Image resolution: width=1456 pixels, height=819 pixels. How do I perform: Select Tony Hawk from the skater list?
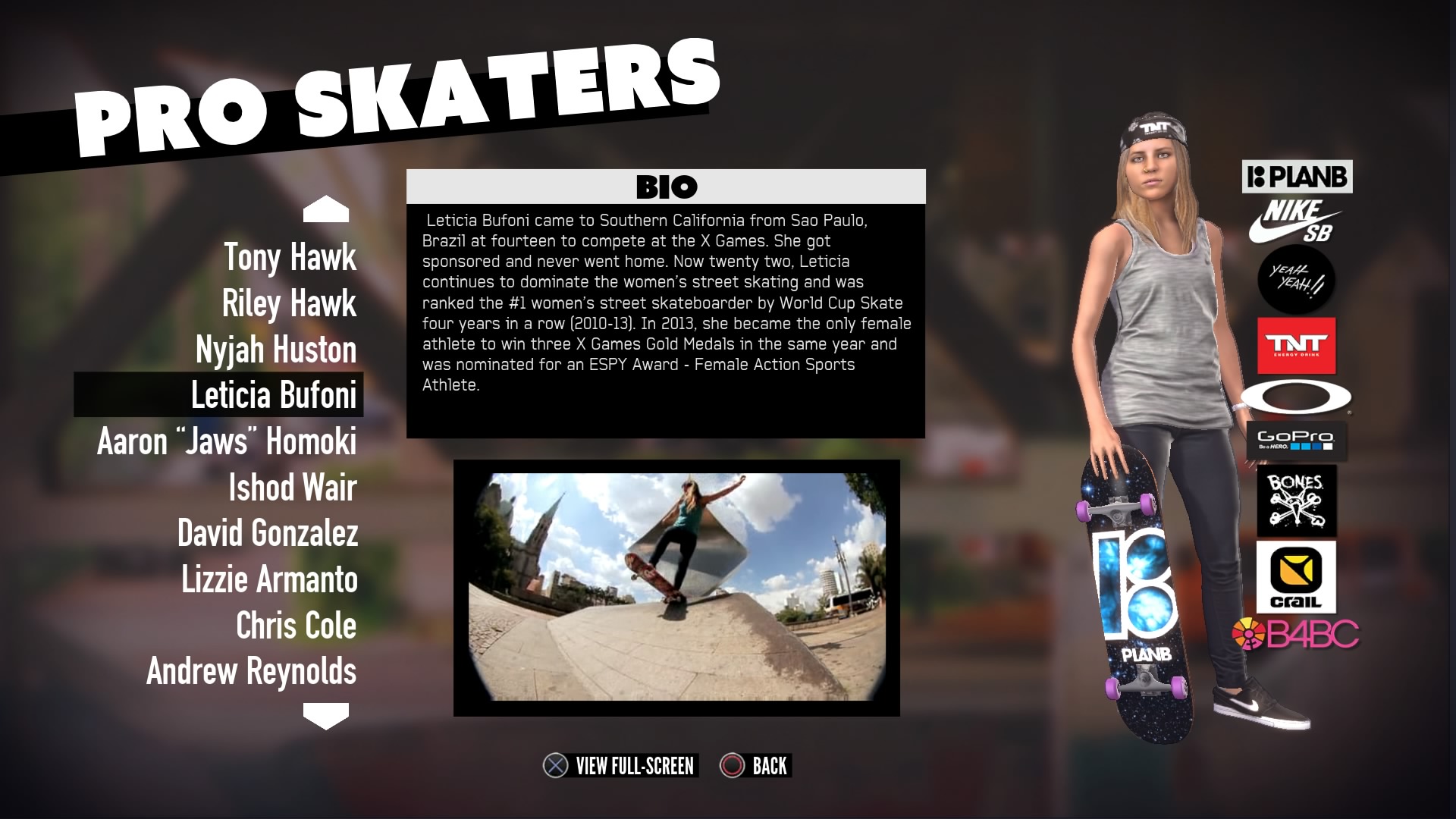(290, 258)
